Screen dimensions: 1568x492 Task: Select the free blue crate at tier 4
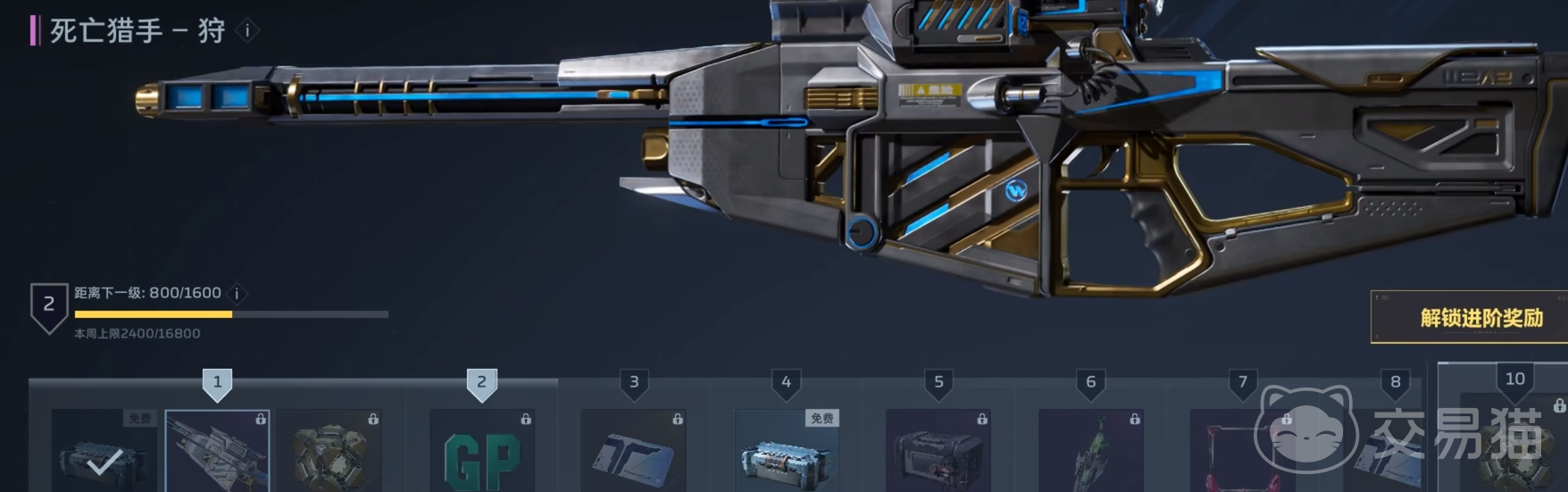(786, 453)
